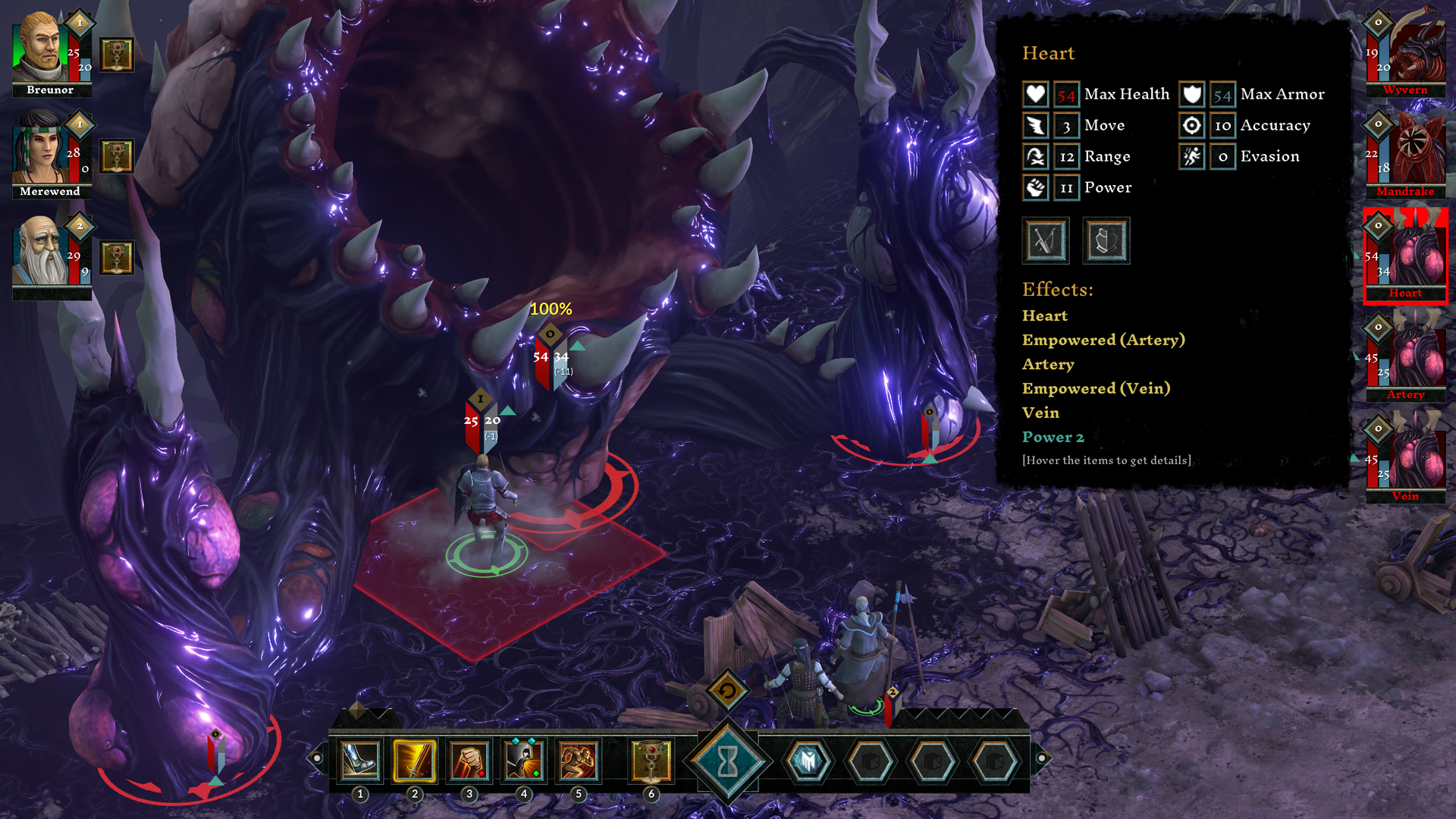The height and width of the screenshot is (819, 1456).
Task: Select the Wyvern enemy portrait
Action: [x=1405, y=49]
